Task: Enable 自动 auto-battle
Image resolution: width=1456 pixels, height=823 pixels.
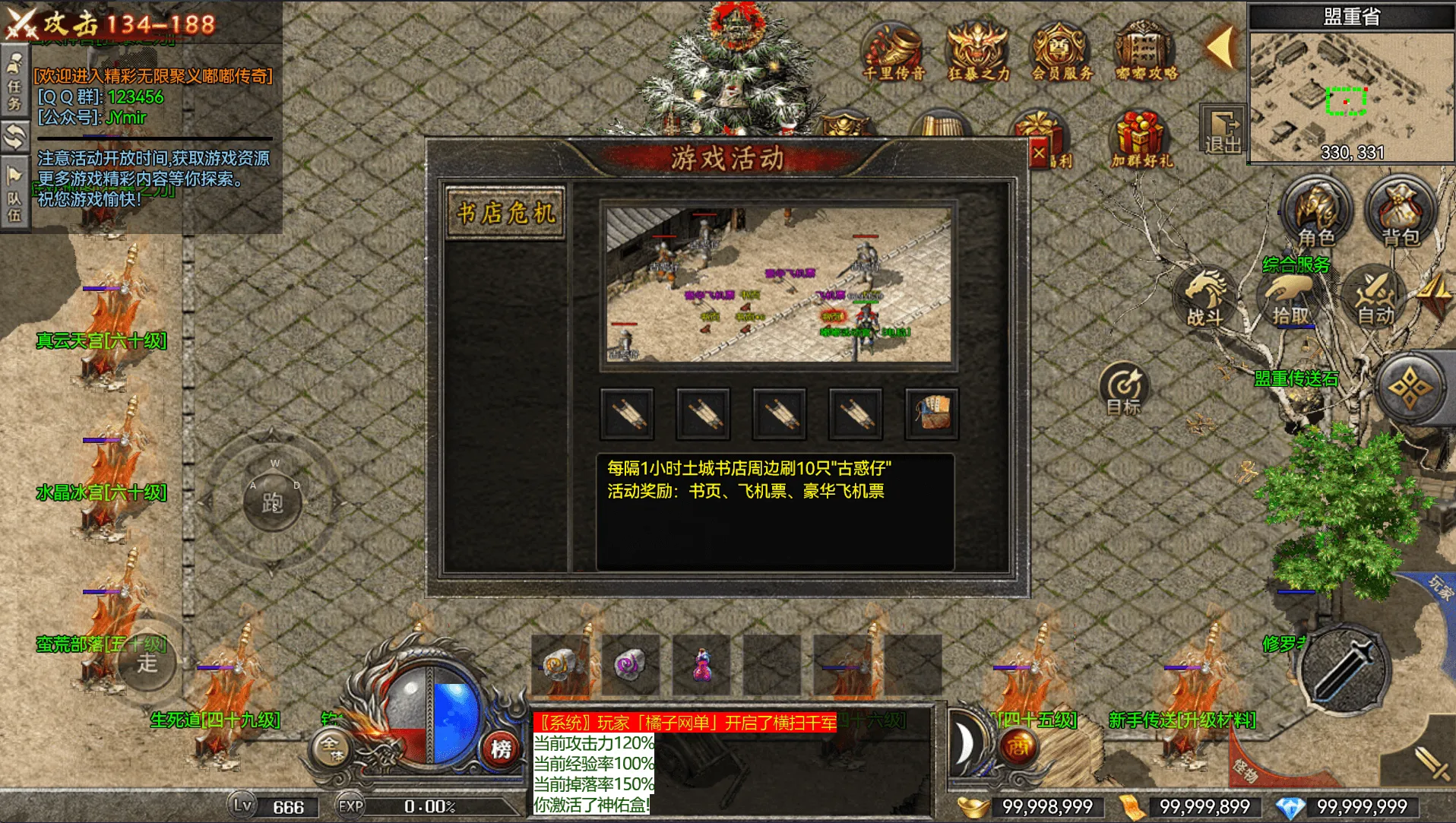Action: point(1375,299)
